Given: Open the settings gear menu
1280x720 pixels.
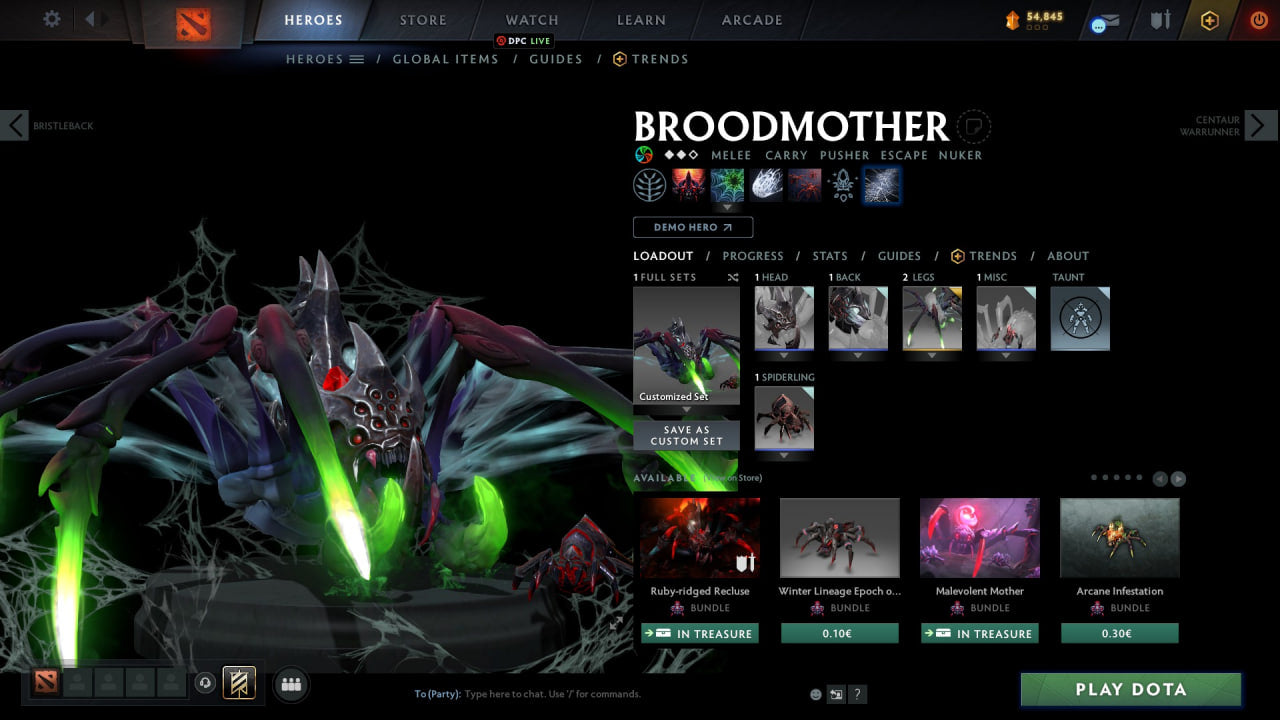Looking at the screenshot, I should click(54, 18).
